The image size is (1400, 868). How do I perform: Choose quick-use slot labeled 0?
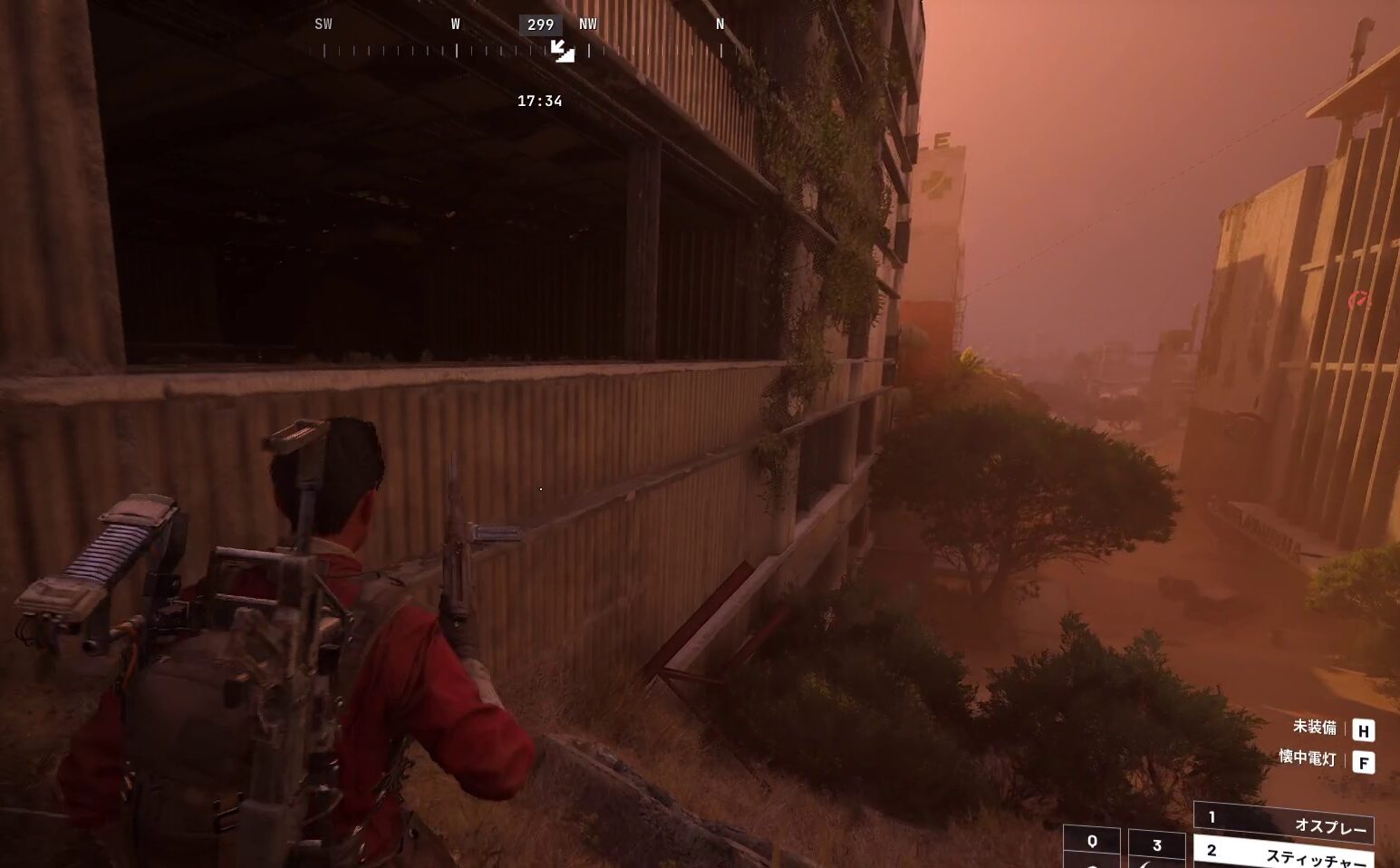point(1092,846)
